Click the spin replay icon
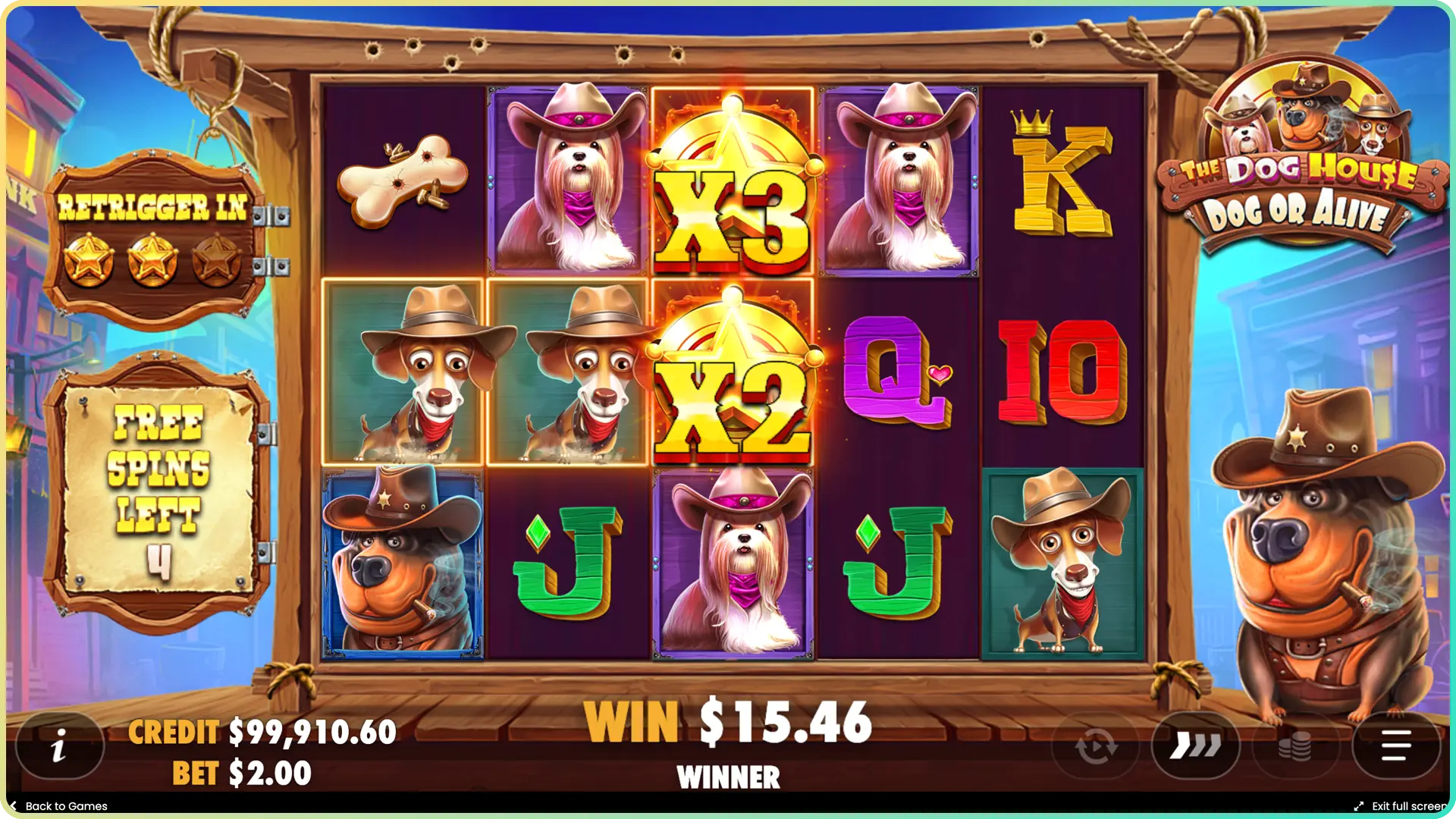The width and height of the screenshot is (1456, 819). tap(1094, 746)
